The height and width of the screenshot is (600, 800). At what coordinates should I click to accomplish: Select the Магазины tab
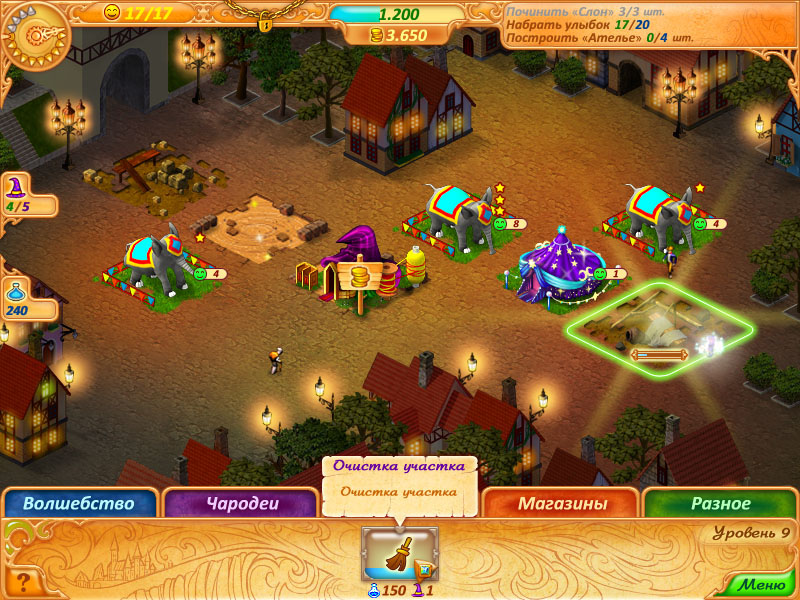(562, 504)
